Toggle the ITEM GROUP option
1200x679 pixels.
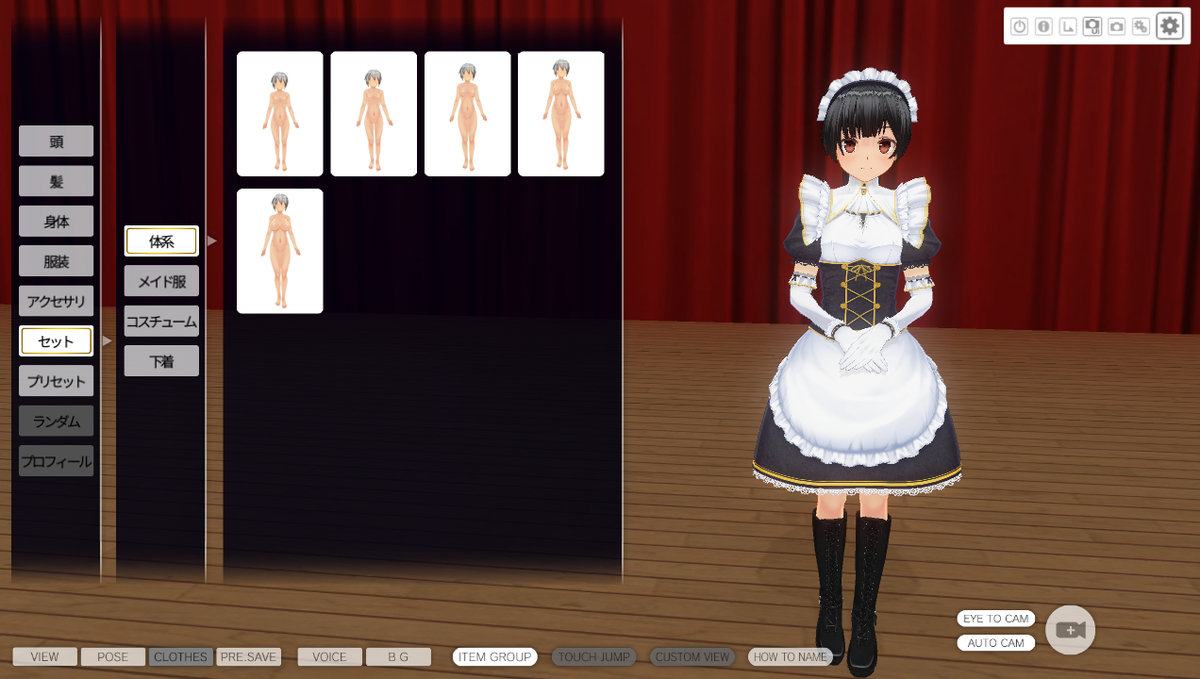point(494,657)
